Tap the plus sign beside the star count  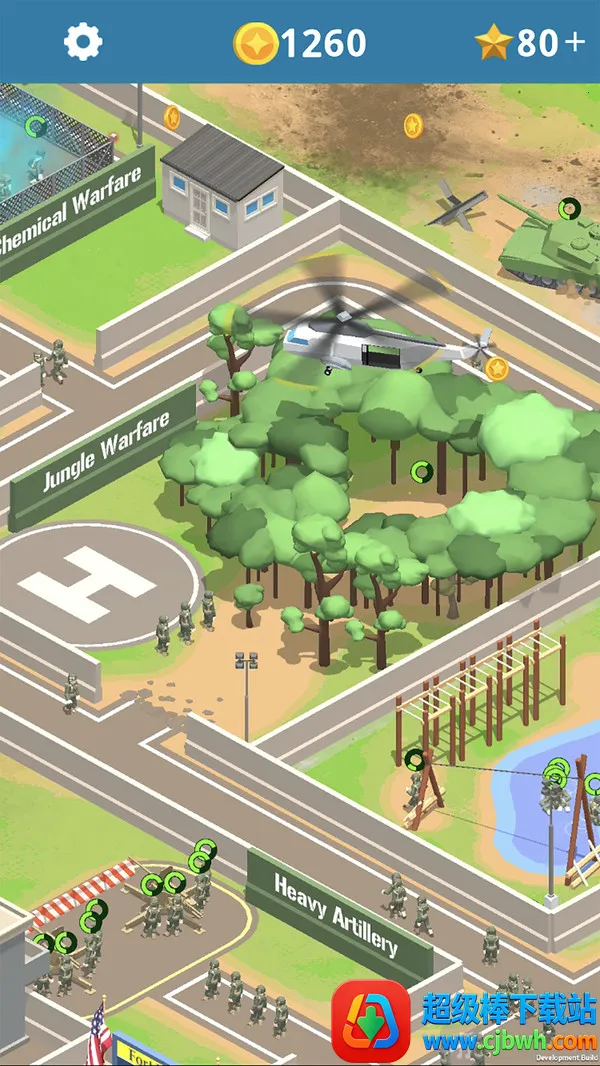point(574,42)
